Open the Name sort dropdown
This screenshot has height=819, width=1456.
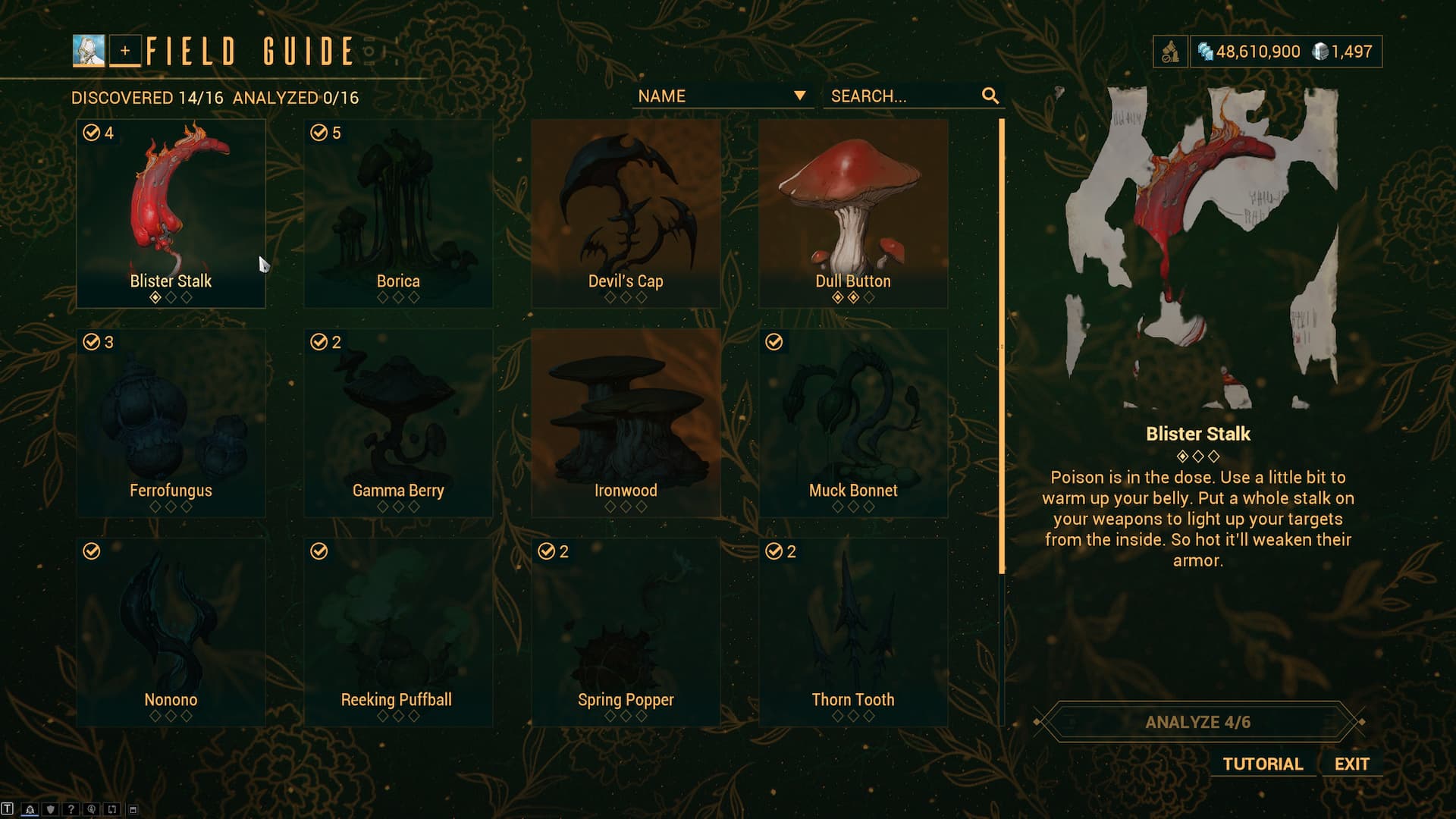(x=722, y=96)
